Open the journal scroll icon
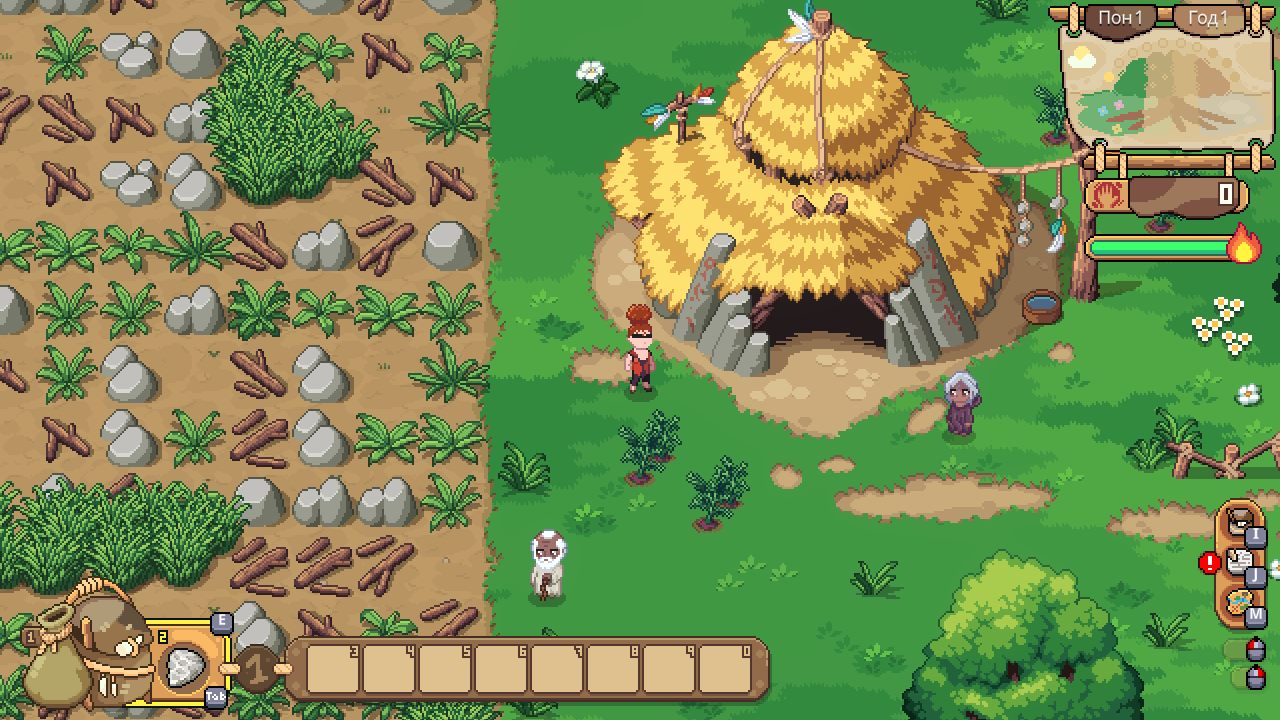1280x720 pixels. [x=1240, y=562]
